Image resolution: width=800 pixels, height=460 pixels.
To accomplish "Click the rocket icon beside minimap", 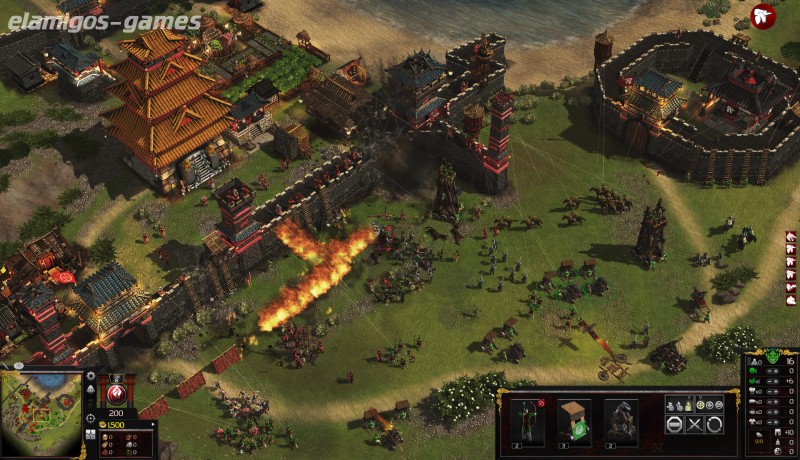I will [90, 391].
